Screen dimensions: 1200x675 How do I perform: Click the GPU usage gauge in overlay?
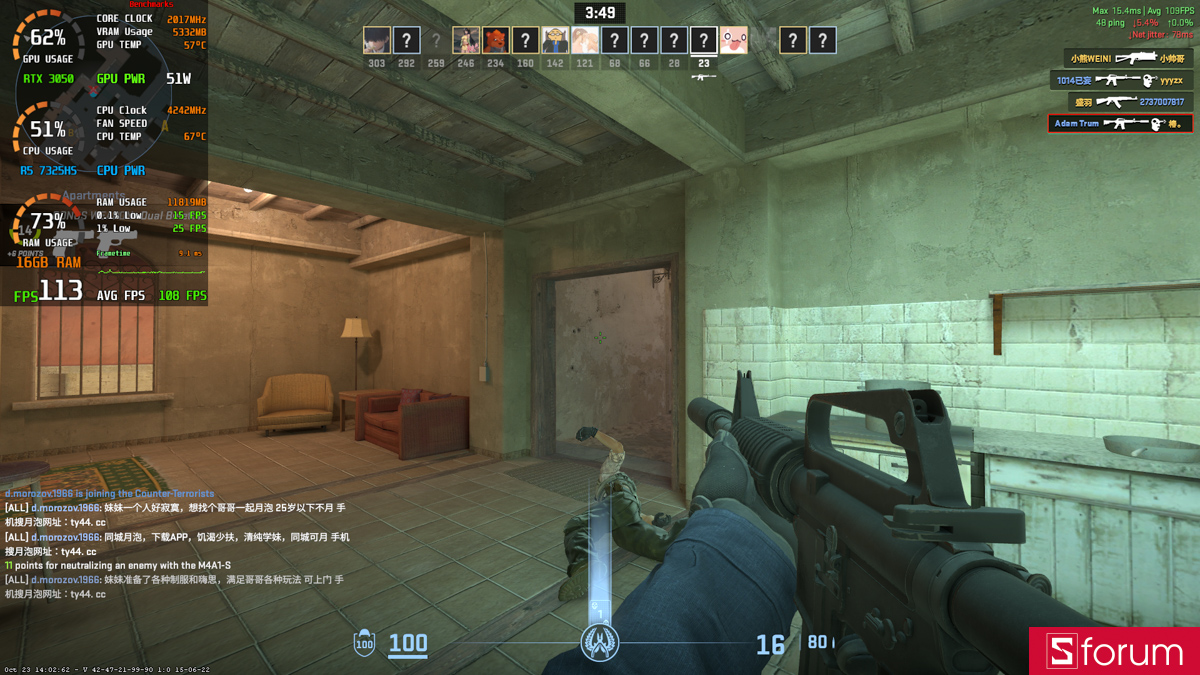pyautogui.click(x=47, y=41)
